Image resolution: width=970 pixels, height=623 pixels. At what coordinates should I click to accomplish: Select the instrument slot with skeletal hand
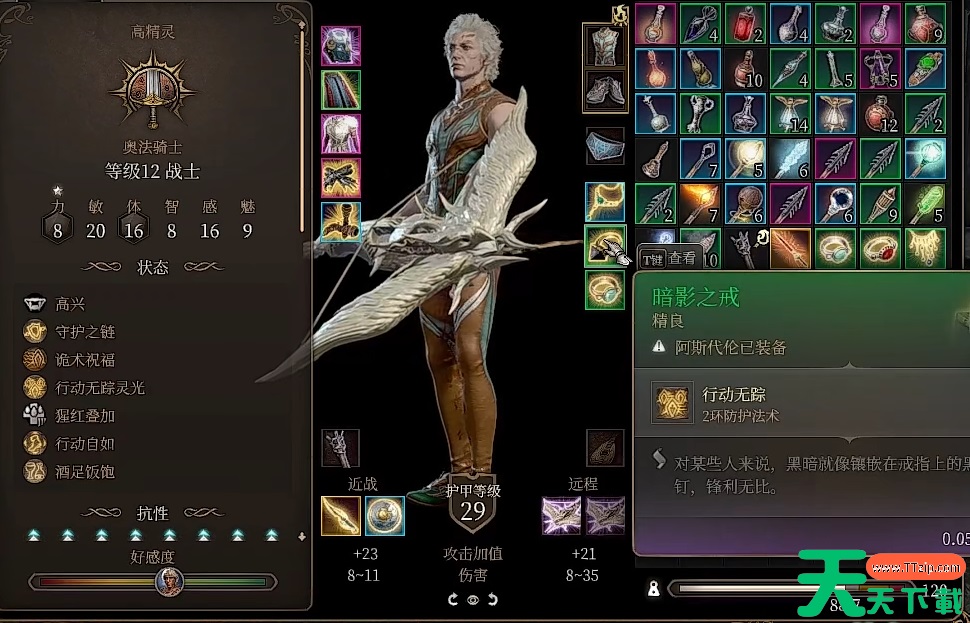point(340,448)
